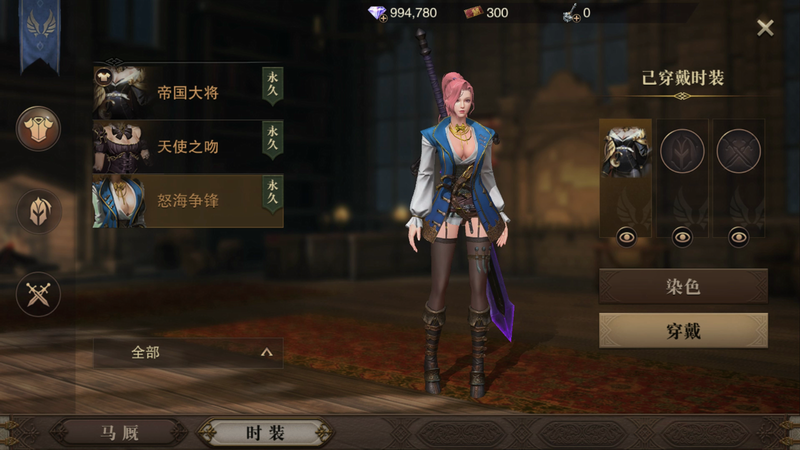800x450 pixels.
Task: Switch to the 马厩 stable tab
Action: click(x=120, y=433)
